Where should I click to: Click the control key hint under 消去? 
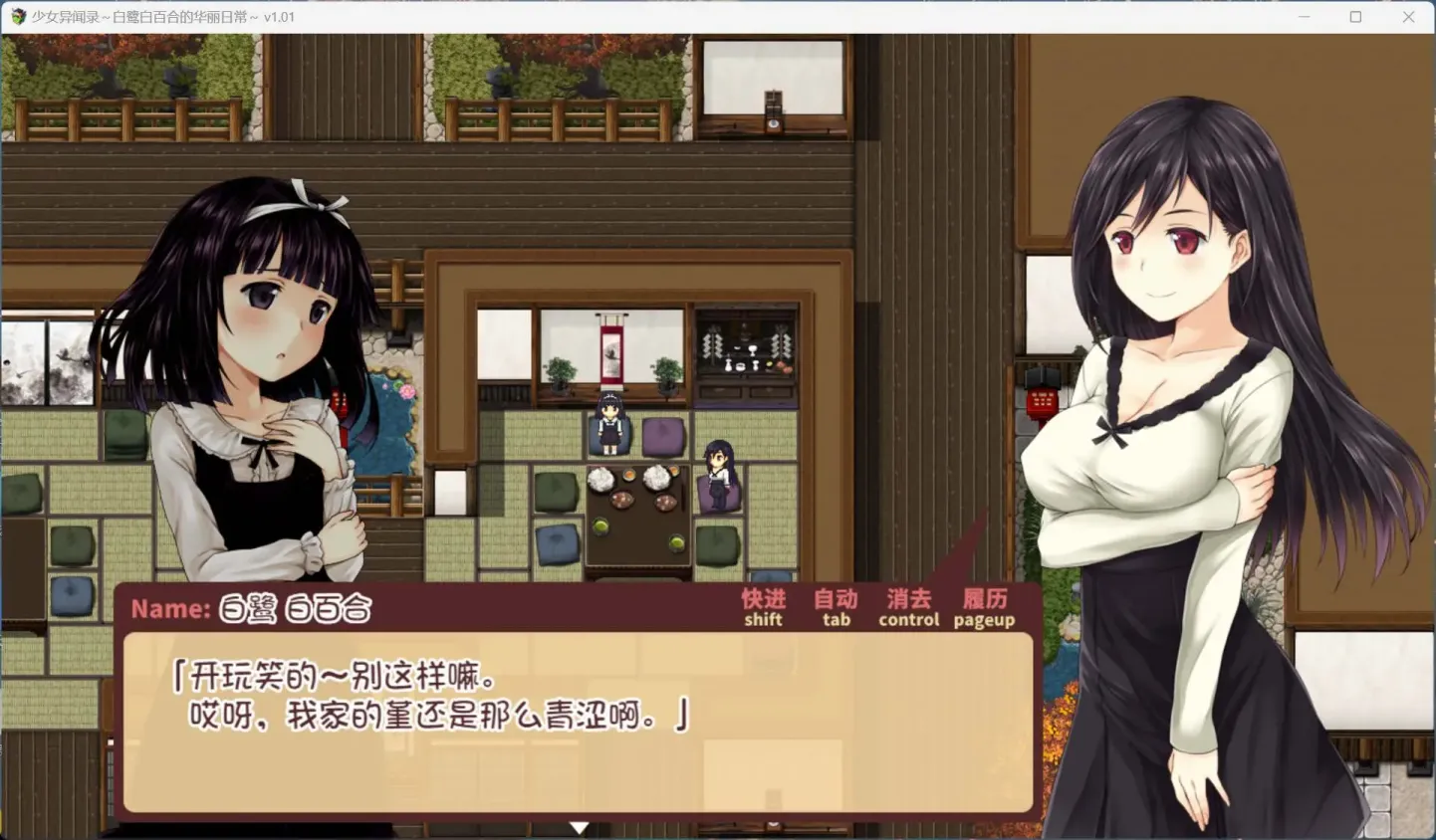pos(908,620)
